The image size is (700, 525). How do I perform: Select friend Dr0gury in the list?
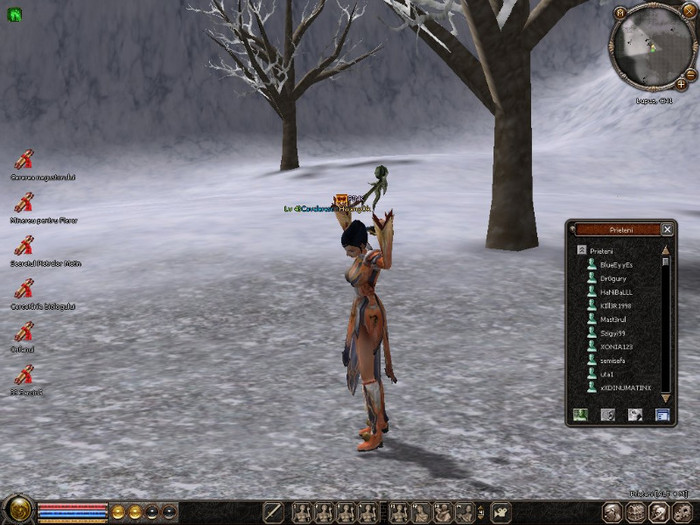pos(613,279)
